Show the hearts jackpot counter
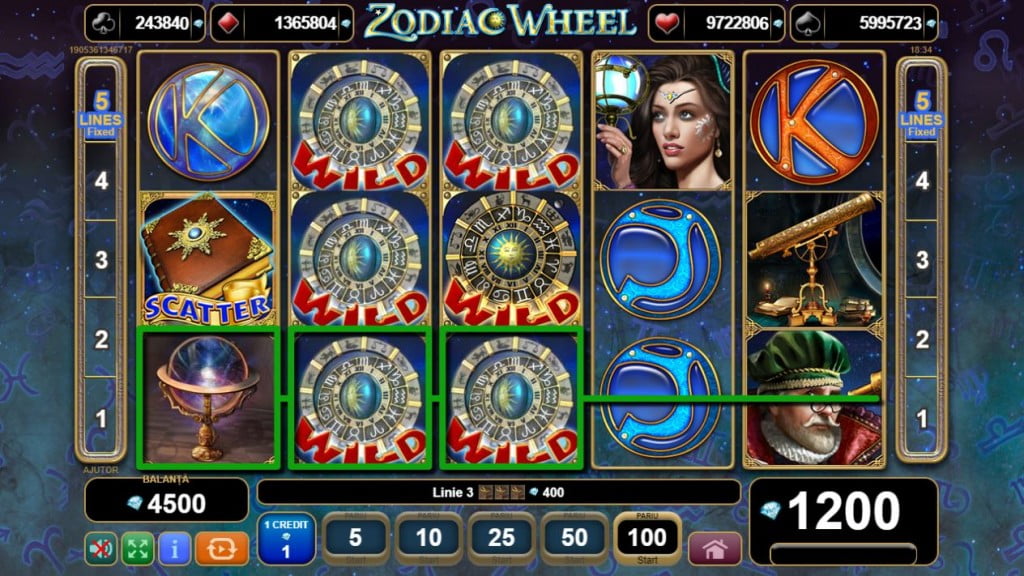 tap(713, 23)
